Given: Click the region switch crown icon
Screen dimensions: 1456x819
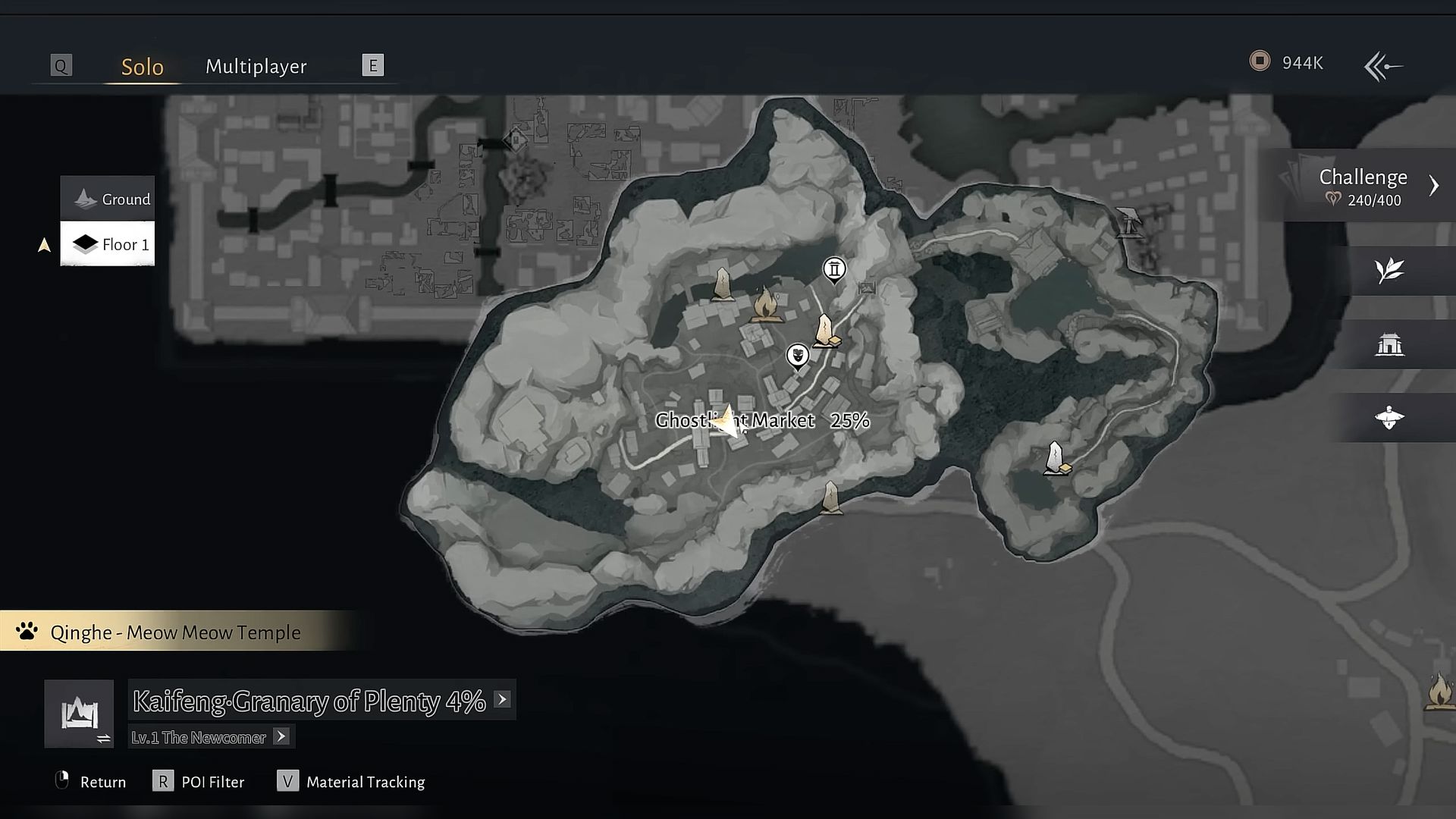Looking at the screenshot, I should (x=80, y=714).
